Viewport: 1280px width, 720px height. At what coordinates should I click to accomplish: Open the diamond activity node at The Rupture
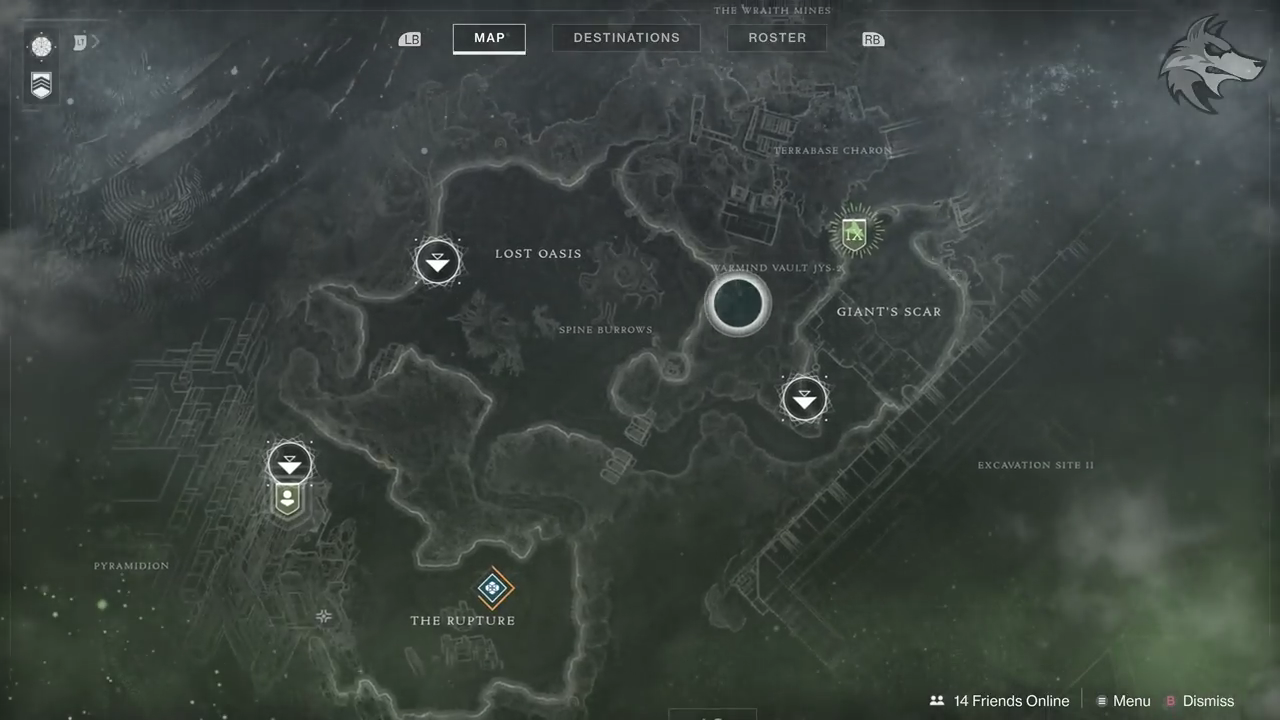(x=493, y=588)
